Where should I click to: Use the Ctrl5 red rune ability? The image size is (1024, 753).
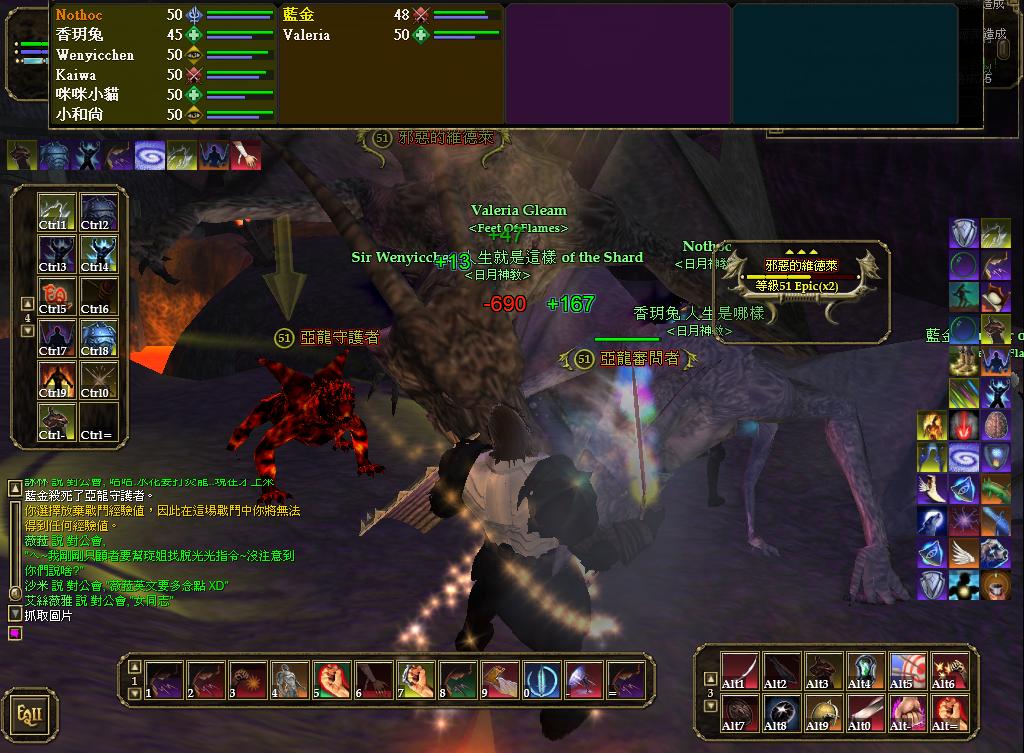53,296
